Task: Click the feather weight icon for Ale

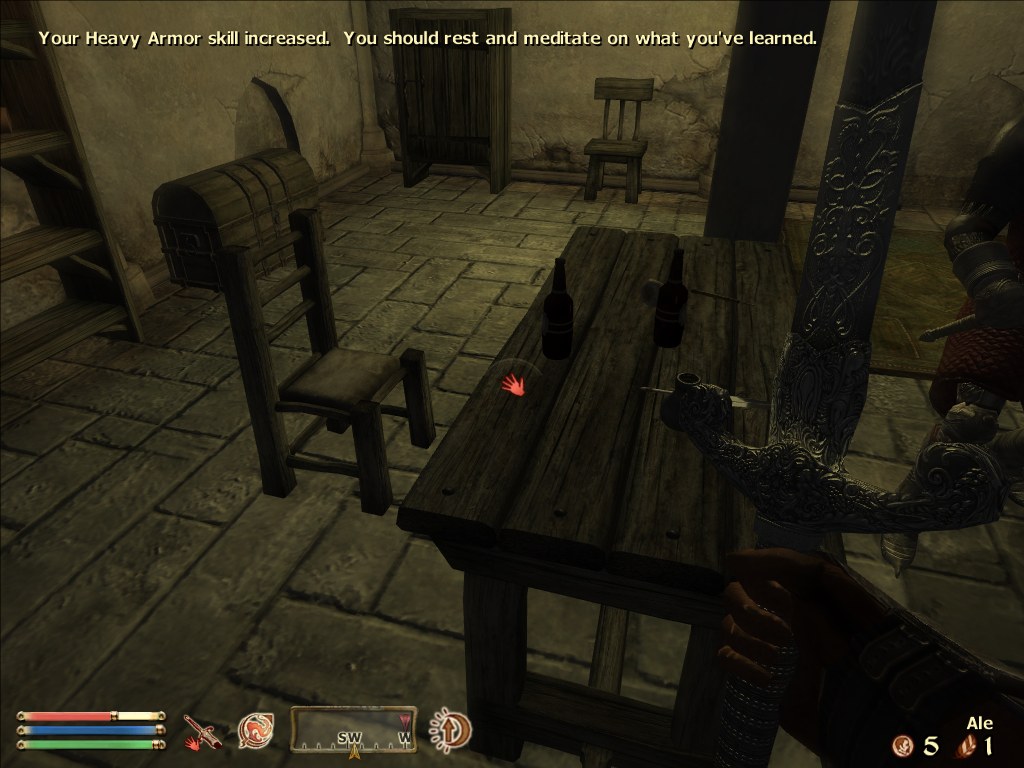Action: [x=966, y=745]
